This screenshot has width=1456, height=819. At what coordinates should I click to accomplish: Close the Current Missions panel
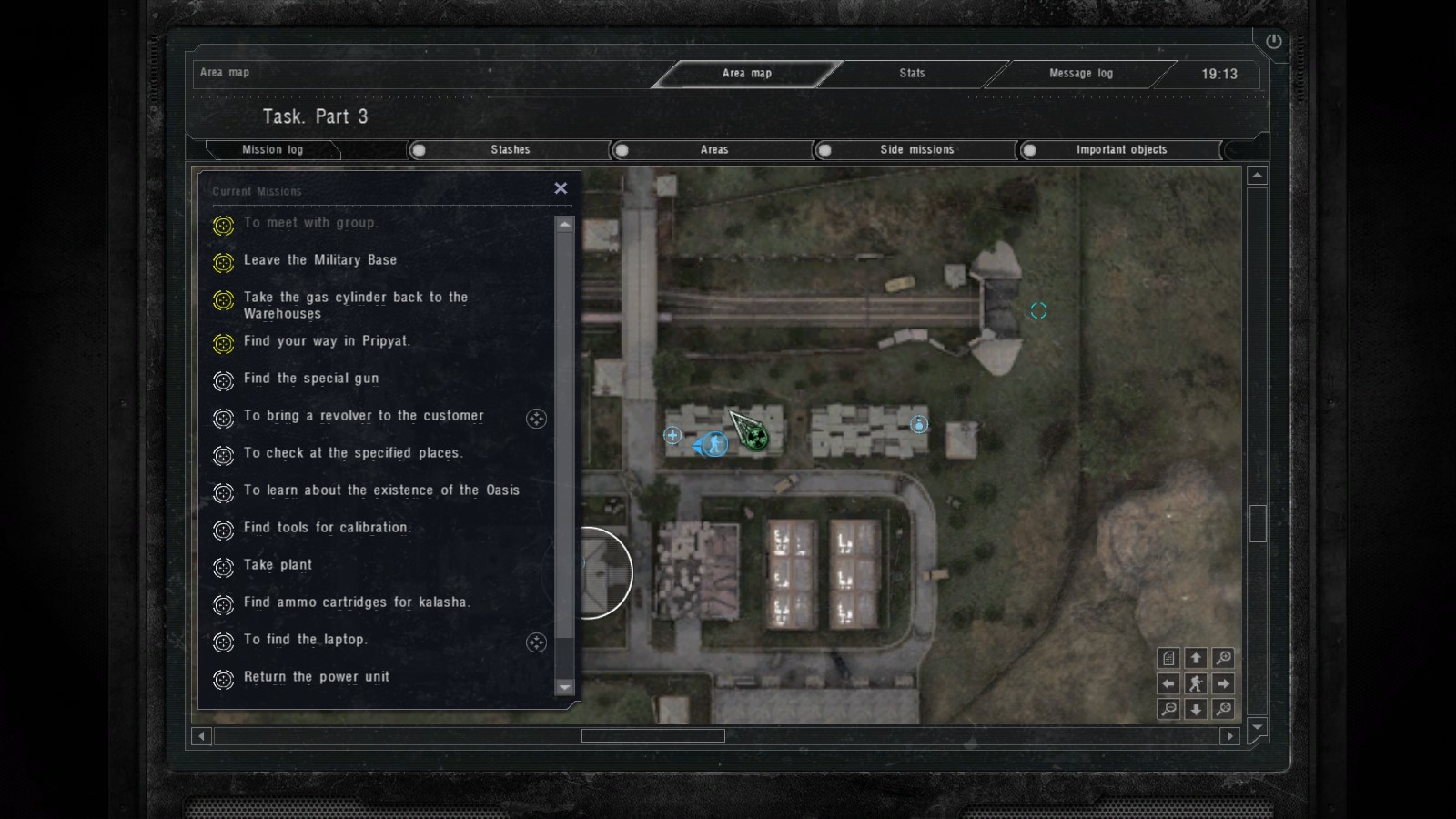tap(561, 188)
